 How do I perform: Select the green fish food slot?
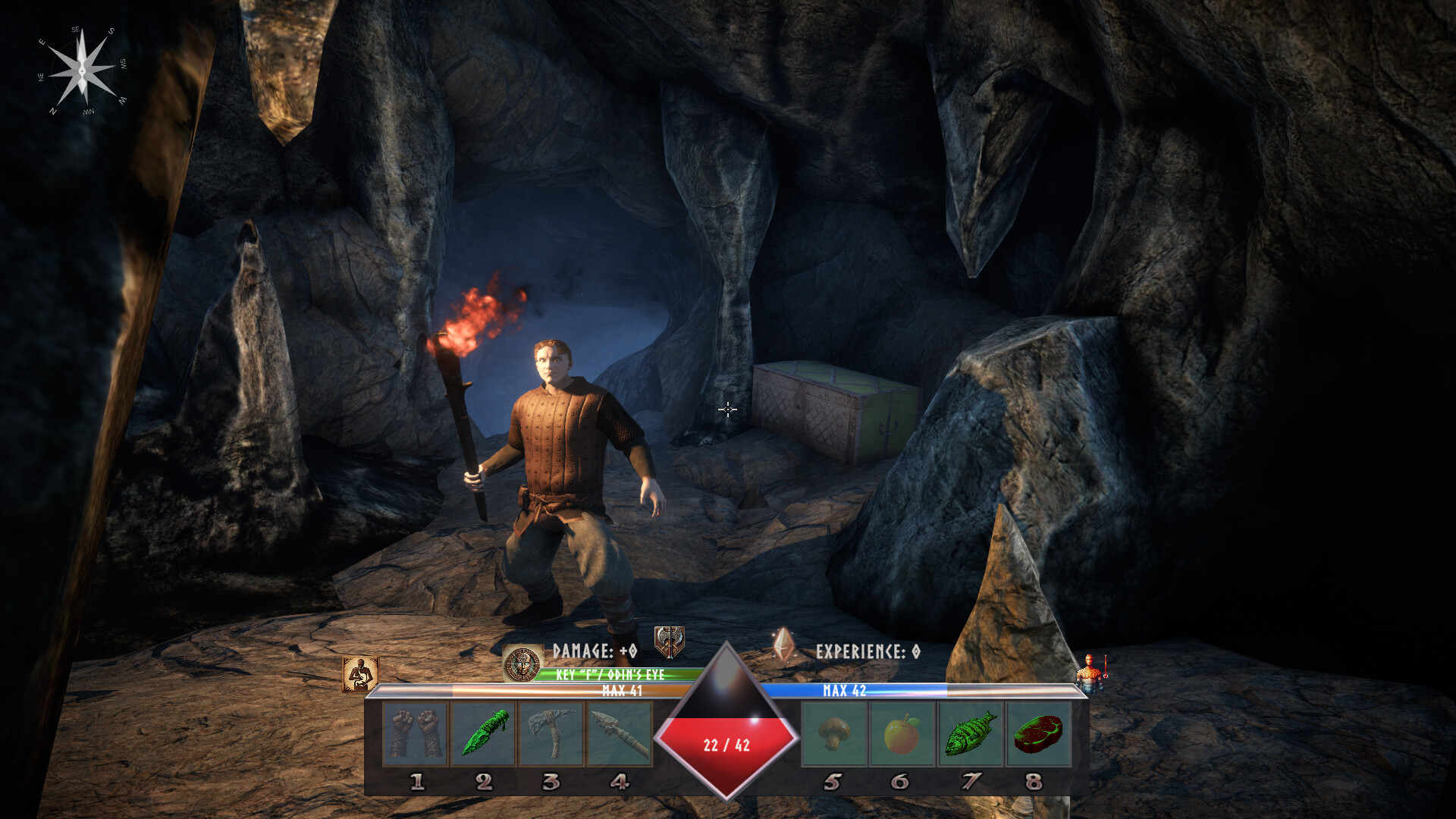click(970, 733)
